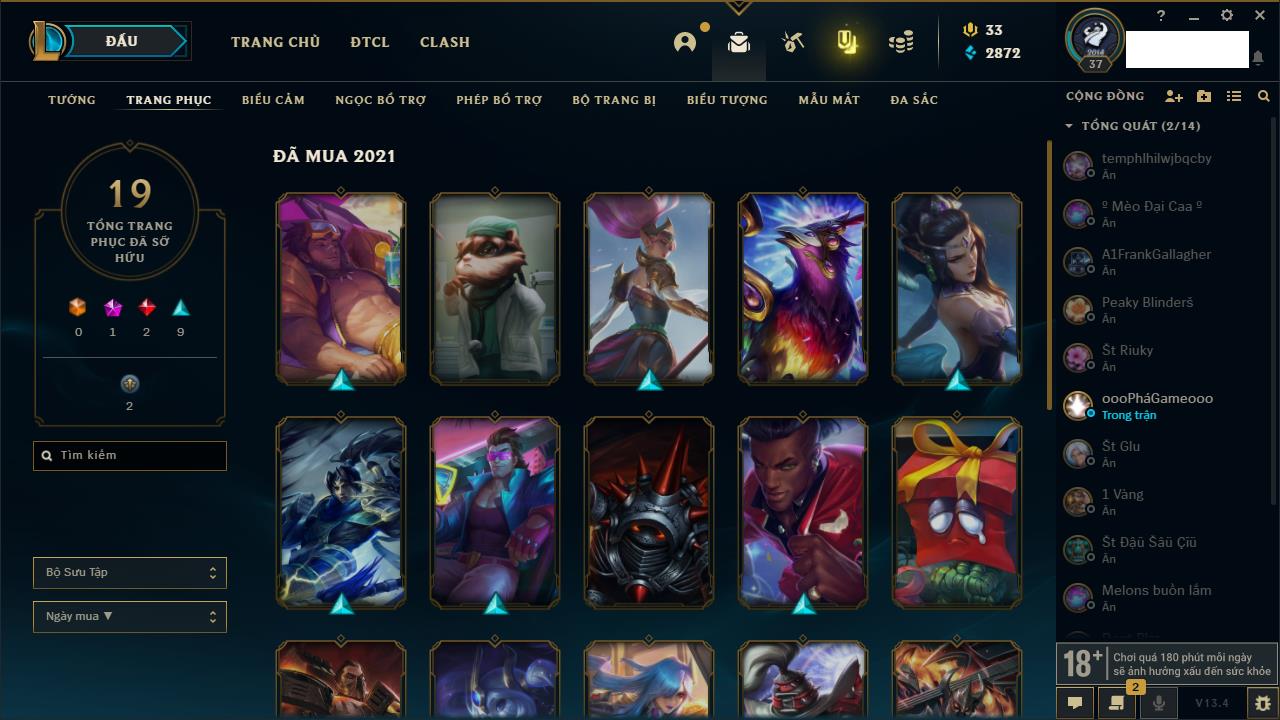Close the game client window
This screenshot has height=720, width=1280.
point(1259,16)
